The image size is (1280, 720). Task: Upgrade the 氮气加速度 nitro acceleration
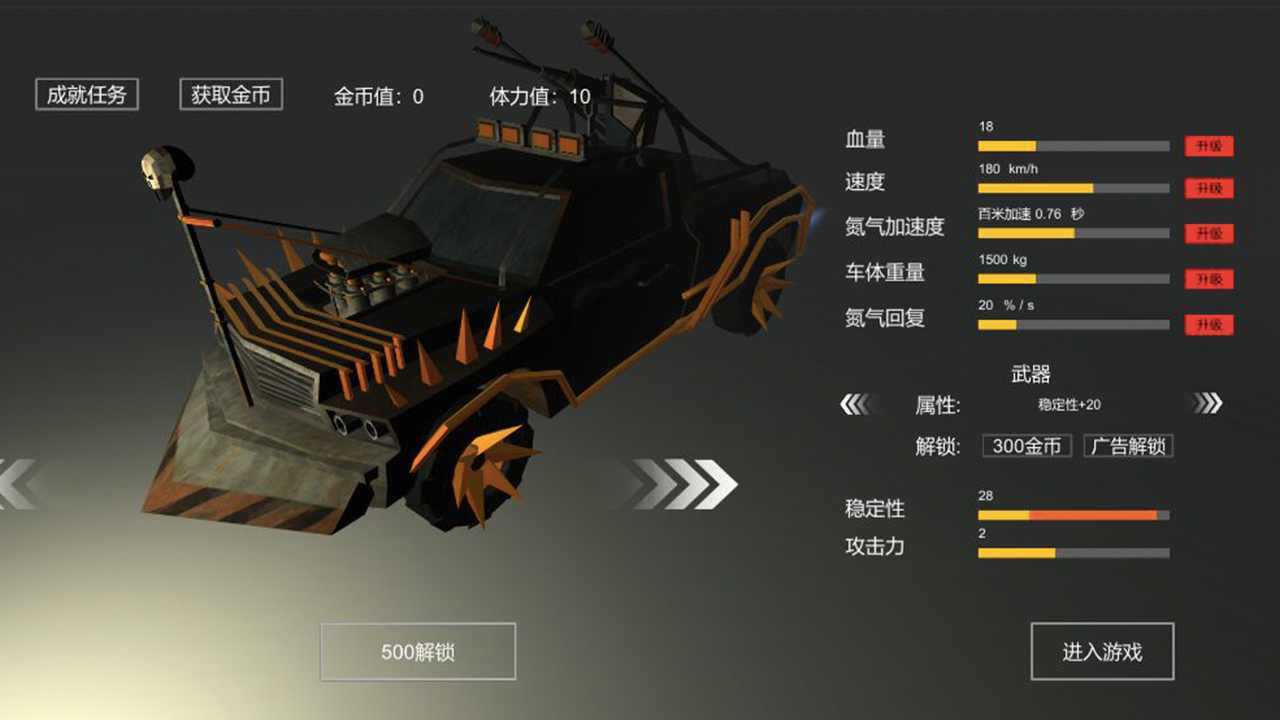point(1209,233)
